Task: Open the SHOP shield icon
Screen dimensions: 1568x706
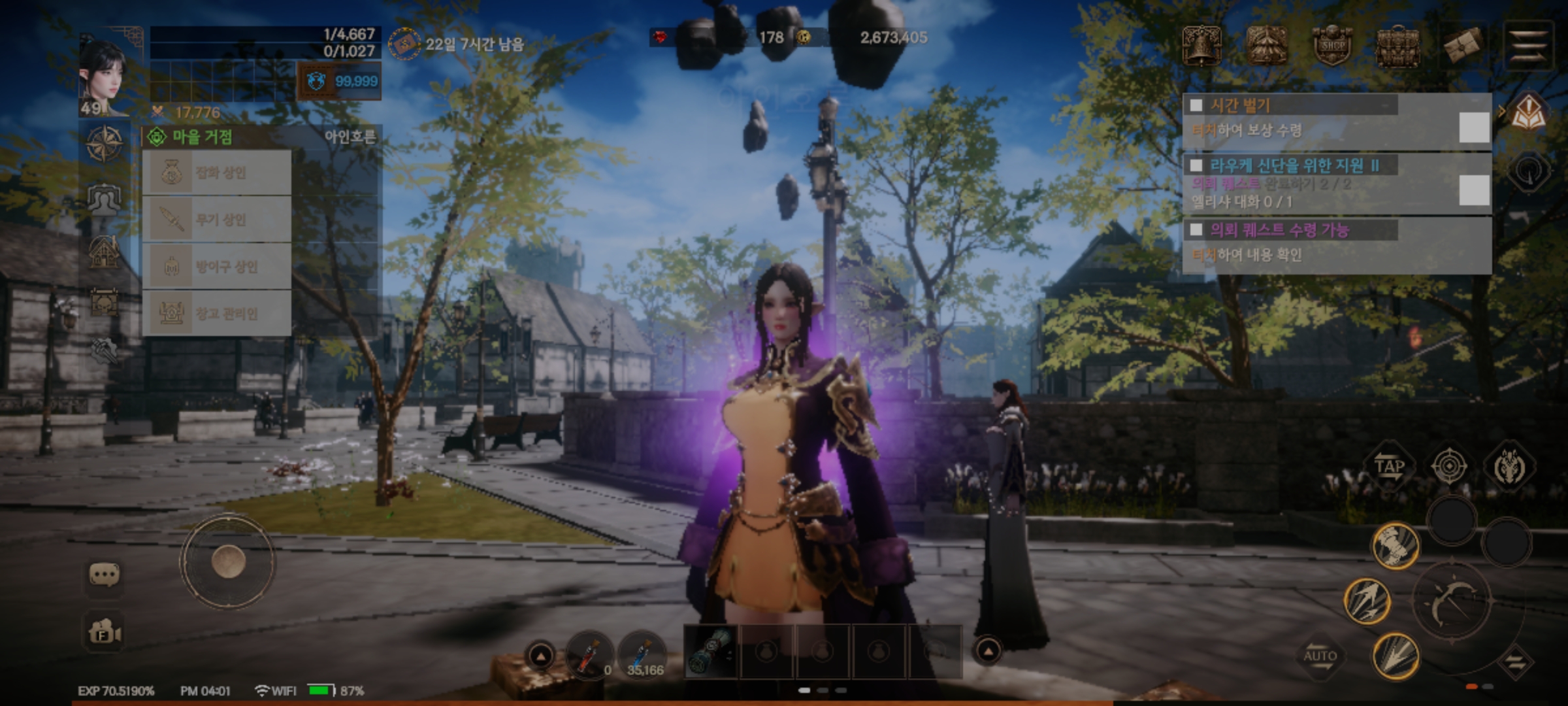Action: [1331, 46]
